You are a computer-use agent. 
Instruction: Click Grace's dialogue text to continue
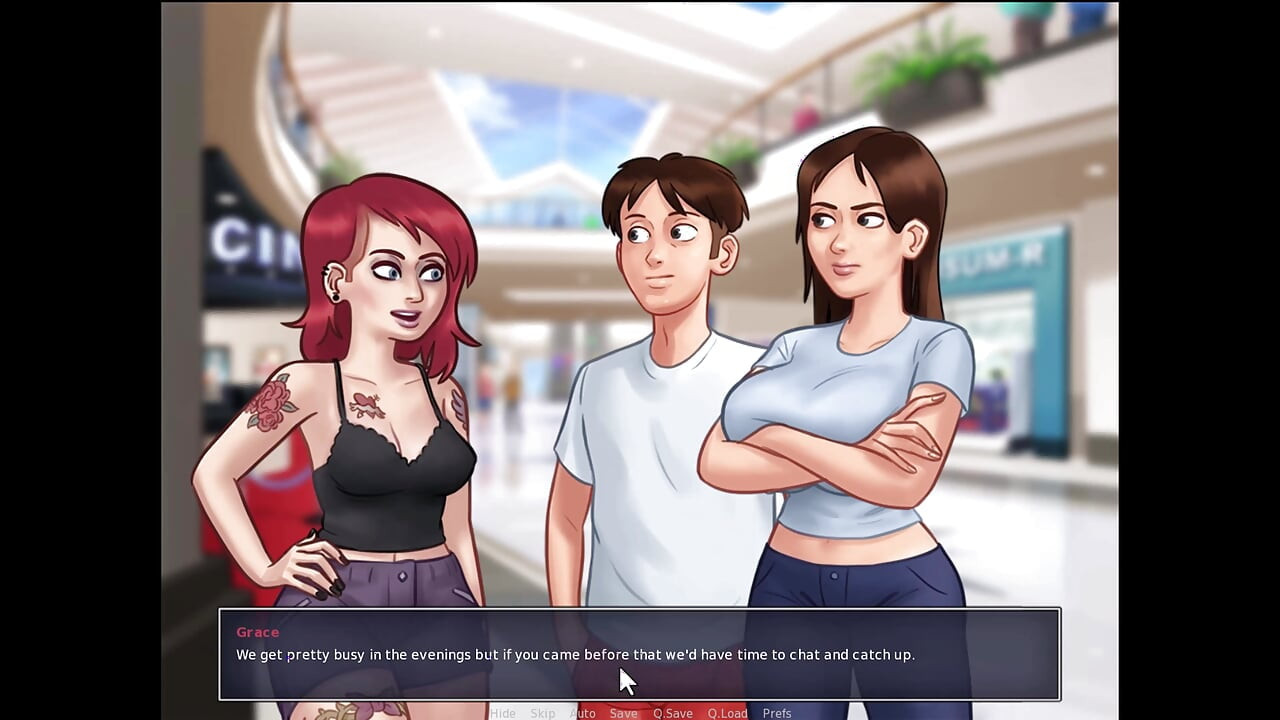click(575, 655)
